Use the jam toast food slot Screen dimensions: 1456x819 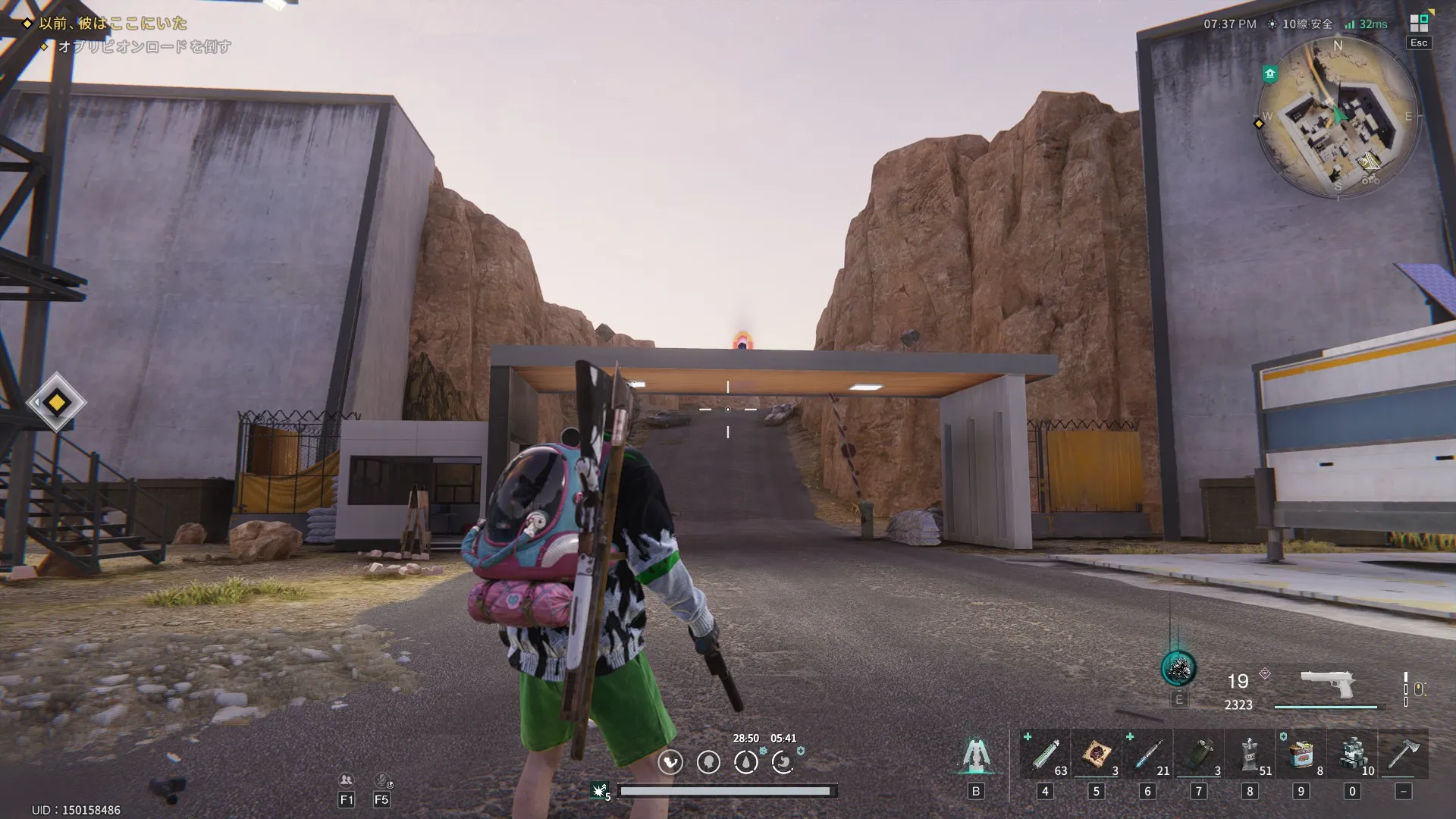tap(1097, 754)
